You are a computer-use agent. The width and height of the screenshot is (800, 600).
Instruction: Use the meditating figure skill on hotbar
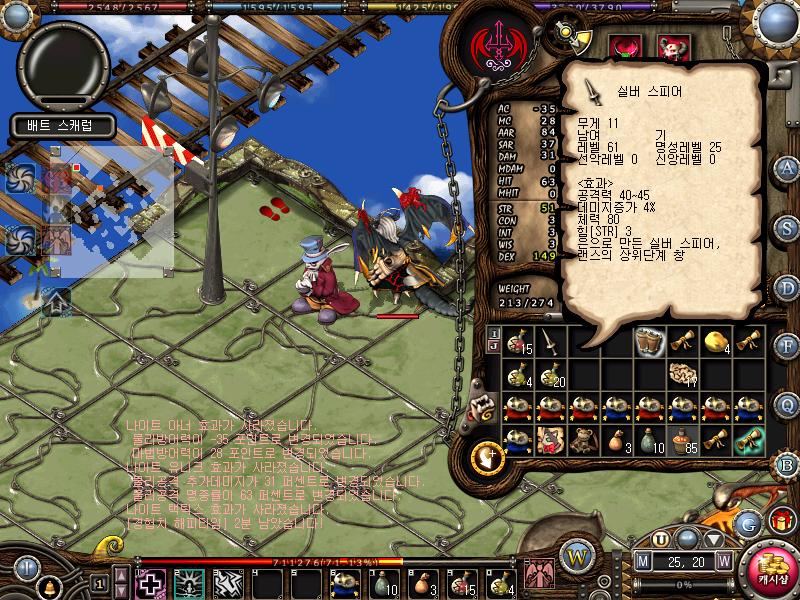point(186,582)
